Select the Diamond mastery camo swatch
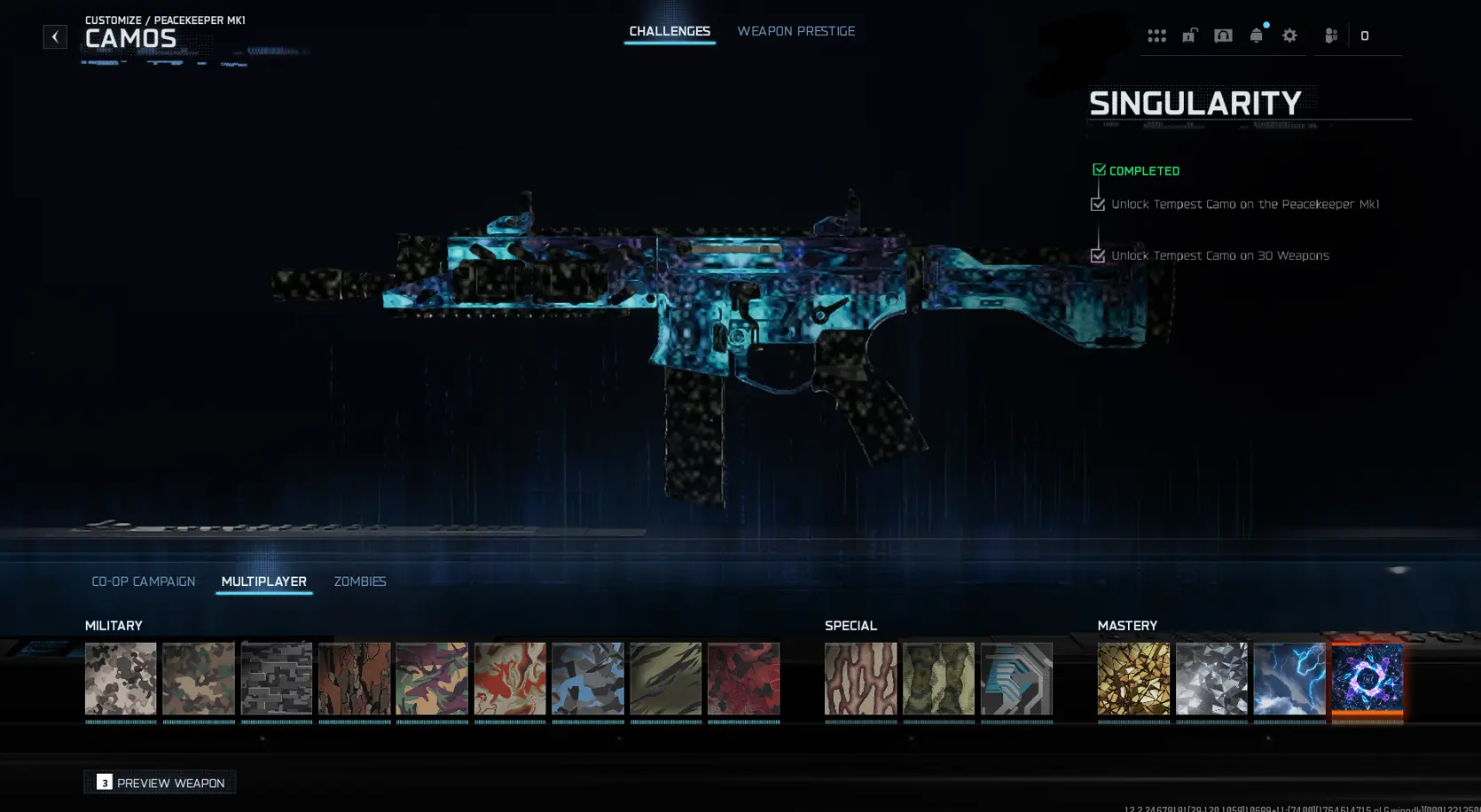The height and width of the screenshot is (812, 1481). pos(1211,680)
